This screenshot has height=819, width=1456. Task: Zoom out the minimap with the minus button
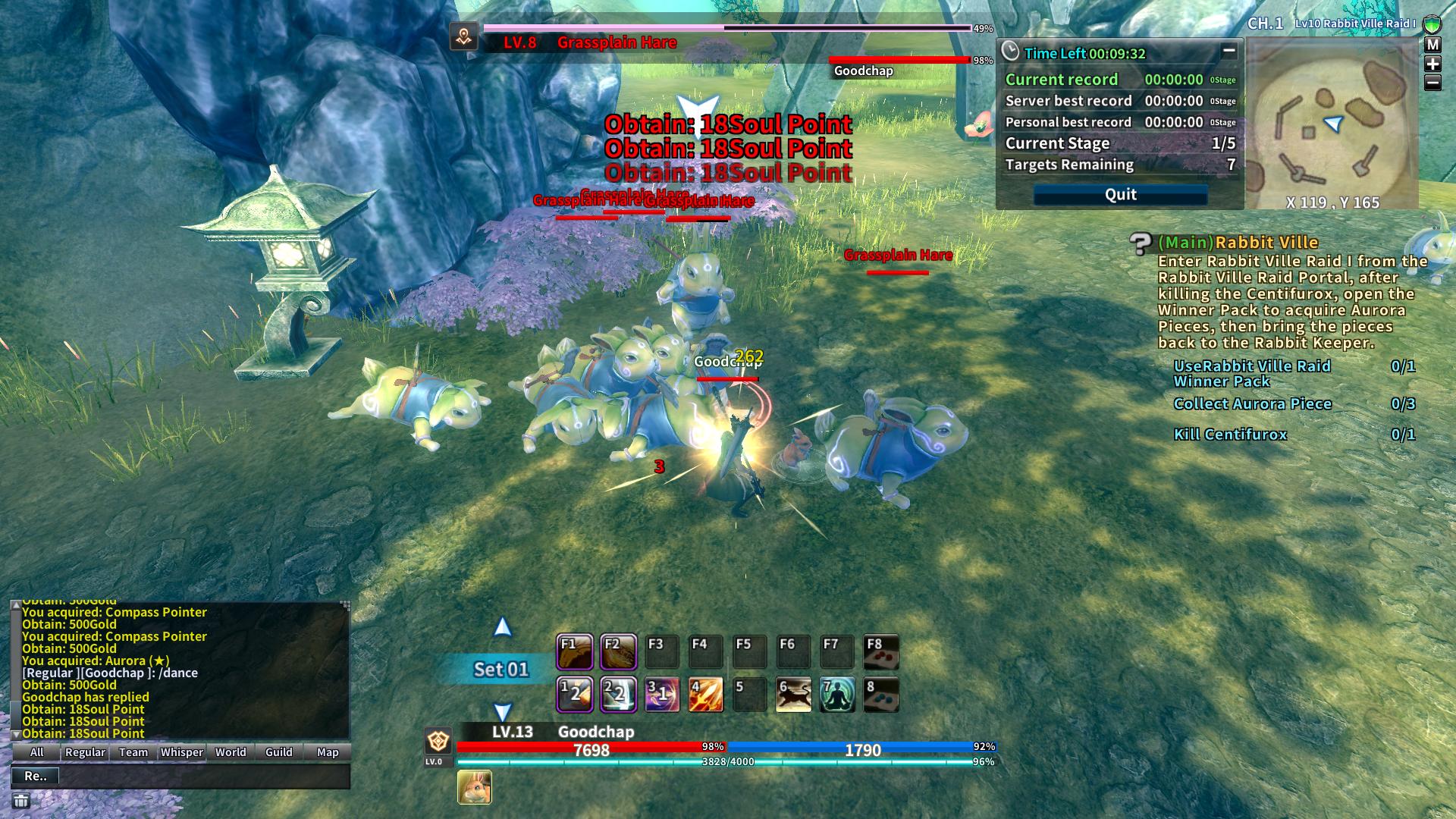[1432, 83]
